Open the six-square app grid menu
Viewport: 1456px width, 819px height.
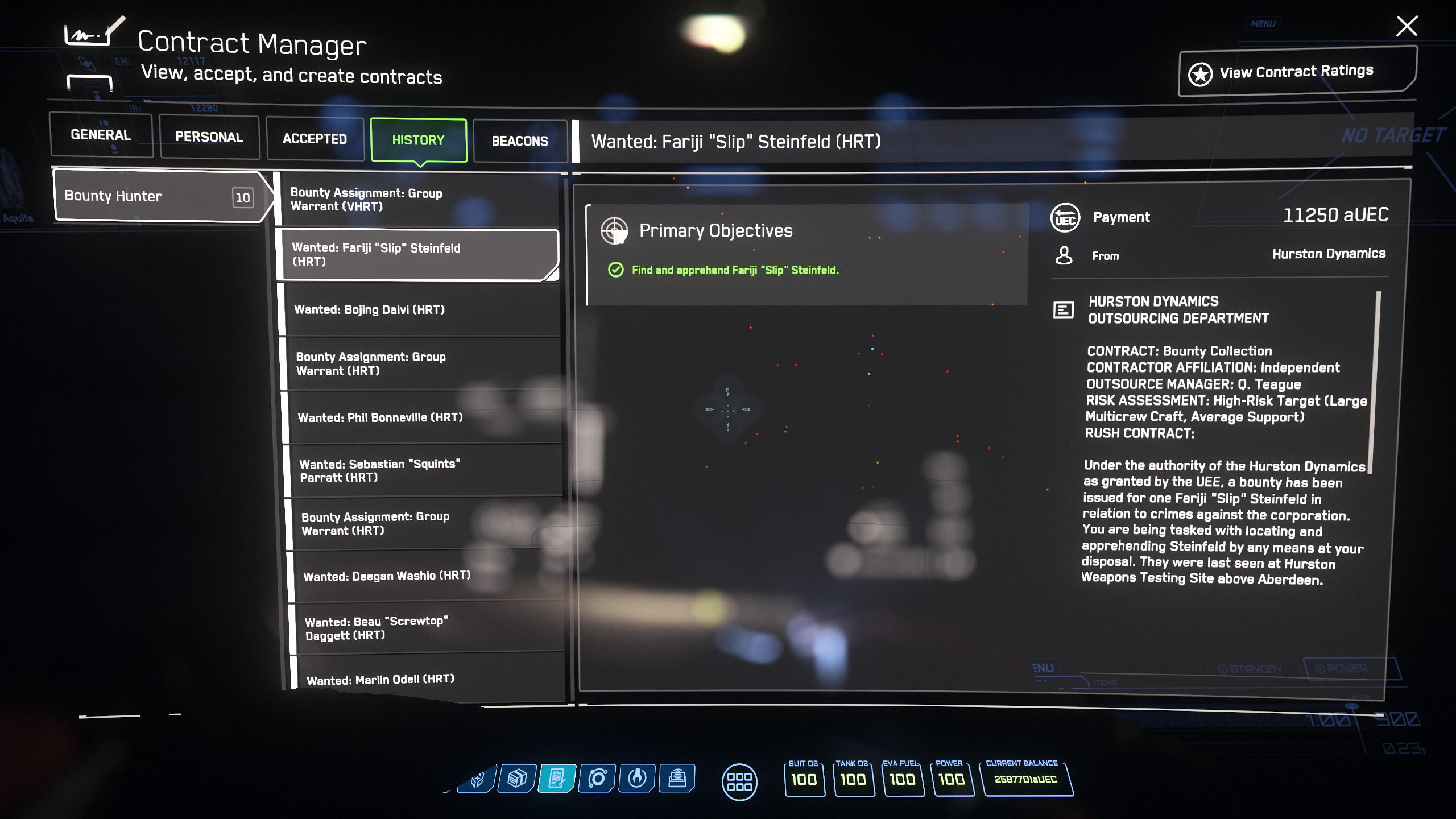[739, 782]
